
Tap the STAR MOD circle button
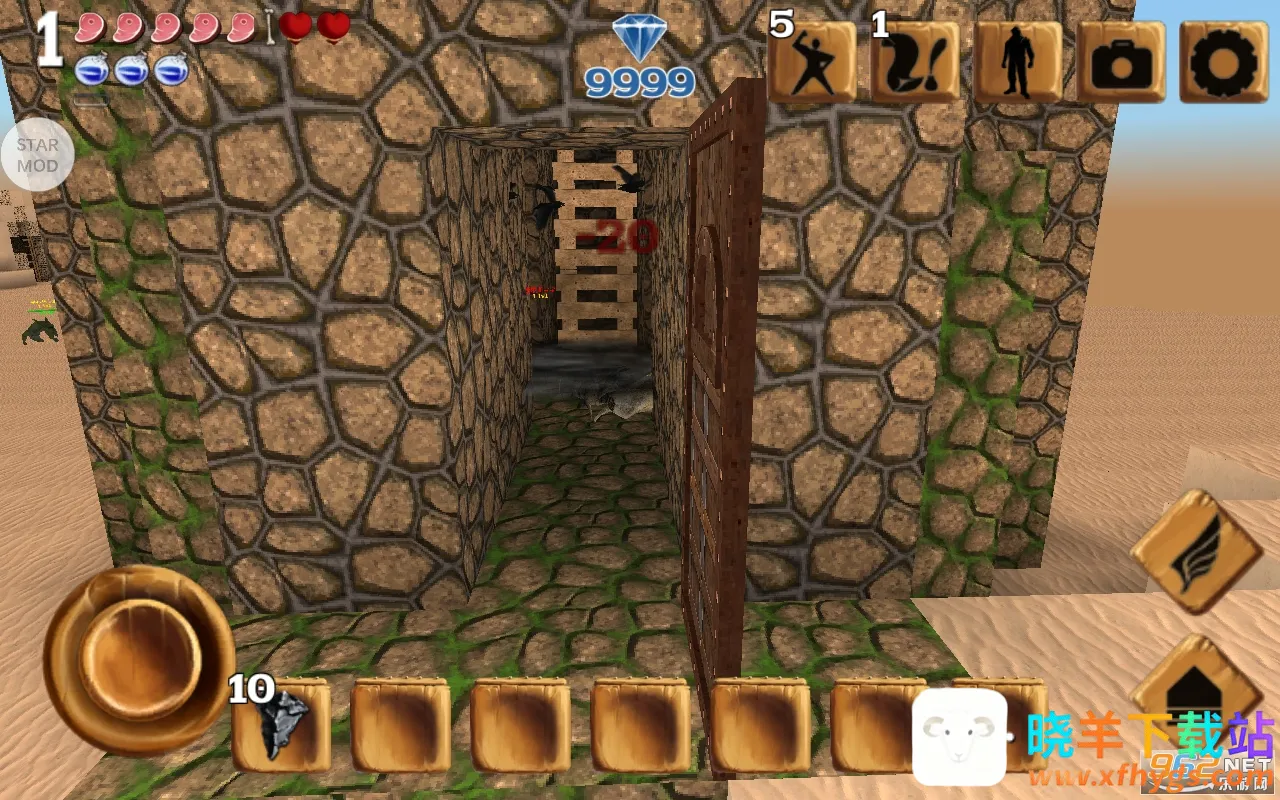point(37,155)
